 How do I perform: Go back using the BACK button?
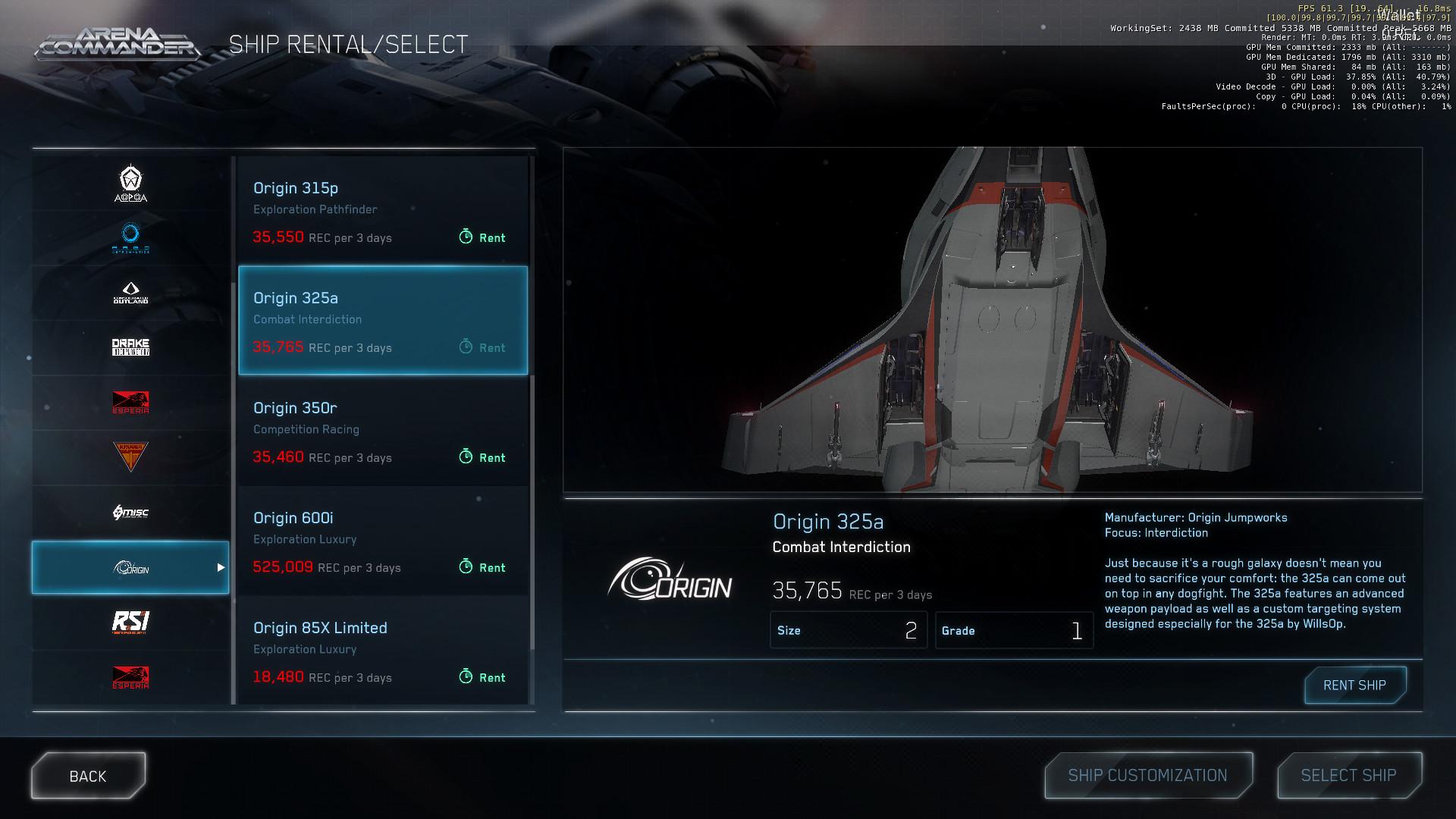87,775
